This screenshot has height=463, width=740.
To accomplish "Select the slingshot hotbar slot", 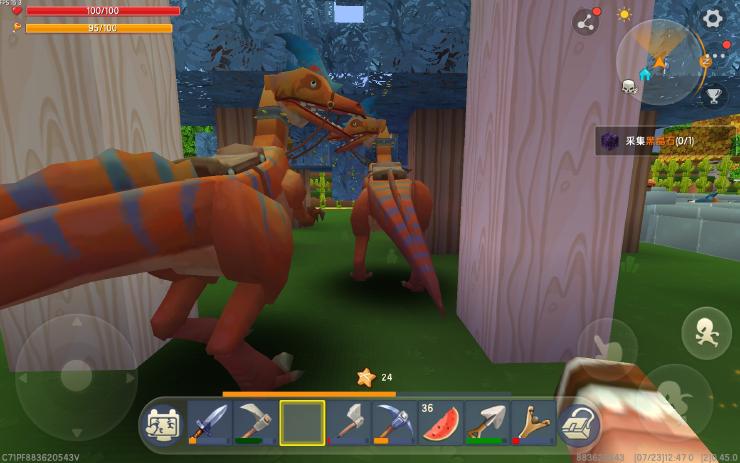I will (x=533, y=423).
